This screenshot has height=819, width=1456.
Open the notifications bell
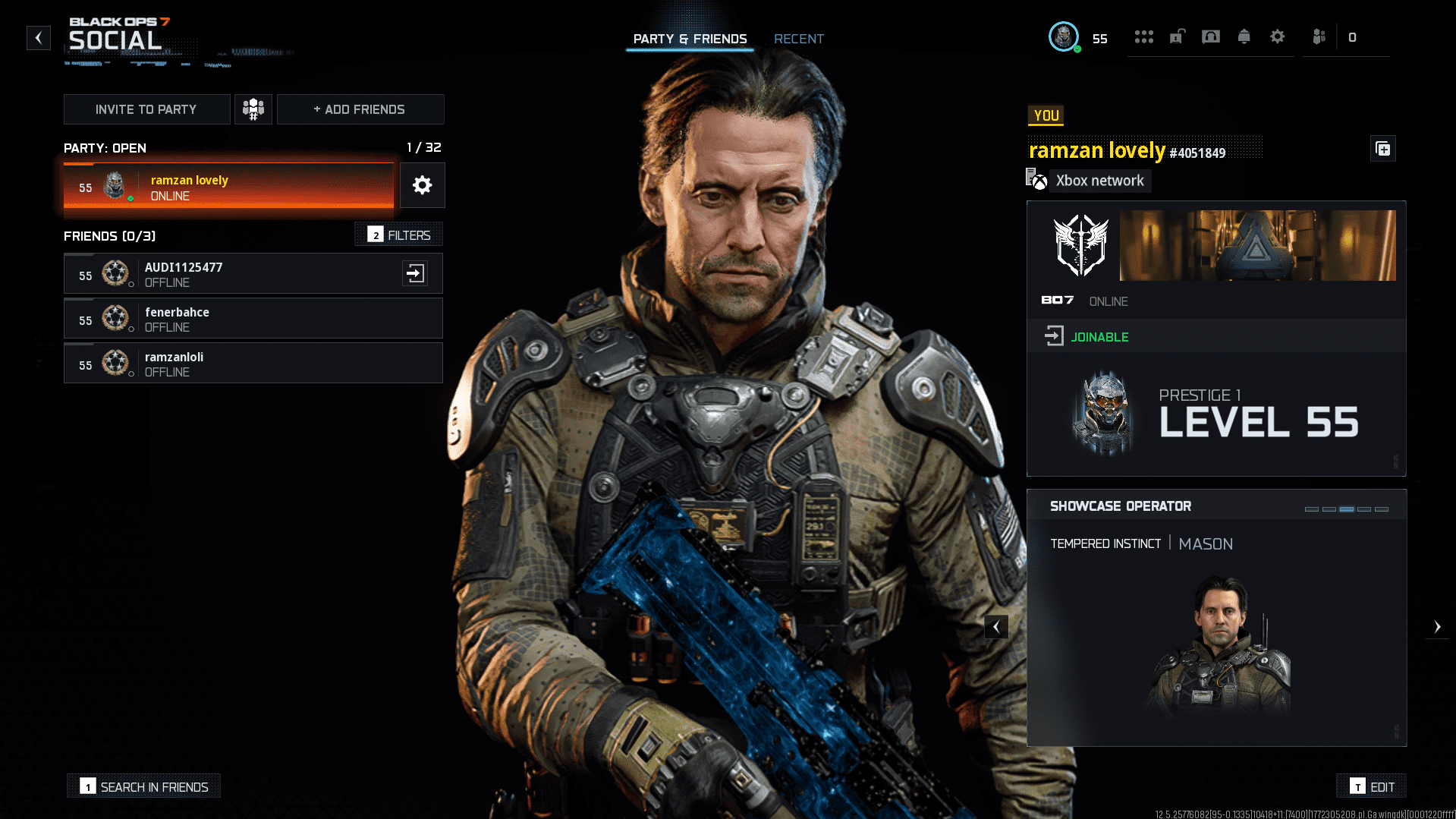[1244, 36]
